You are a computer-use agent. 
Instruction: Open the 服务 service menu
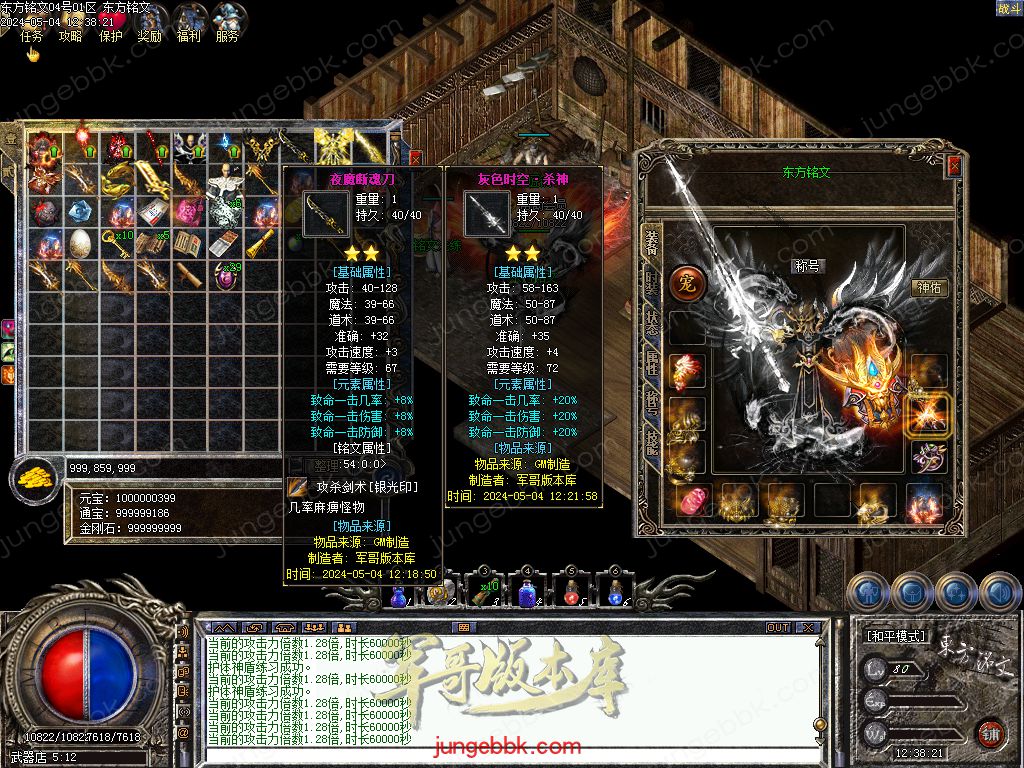(x=227, y=35)
